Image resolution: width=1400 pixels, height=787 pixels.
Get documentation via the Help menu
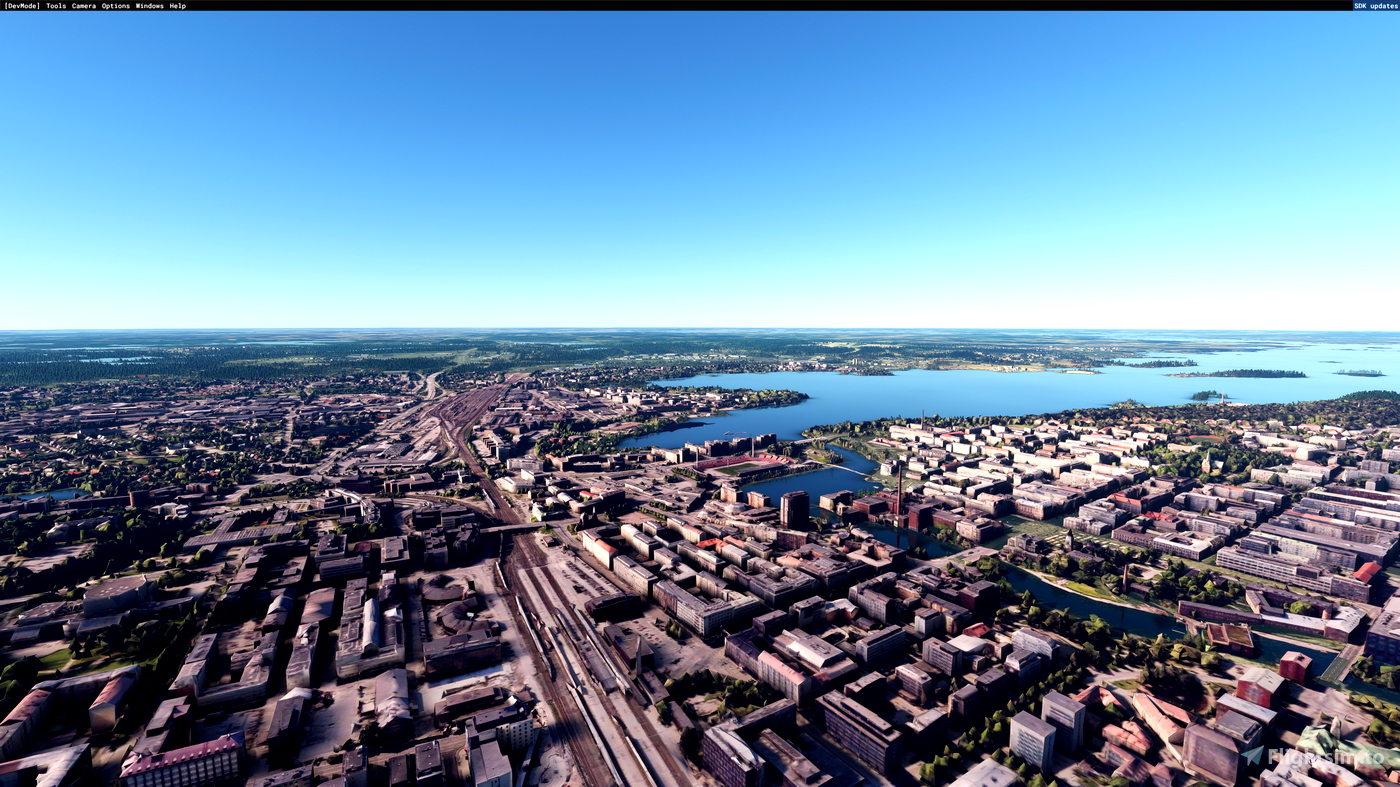(178, 5)
